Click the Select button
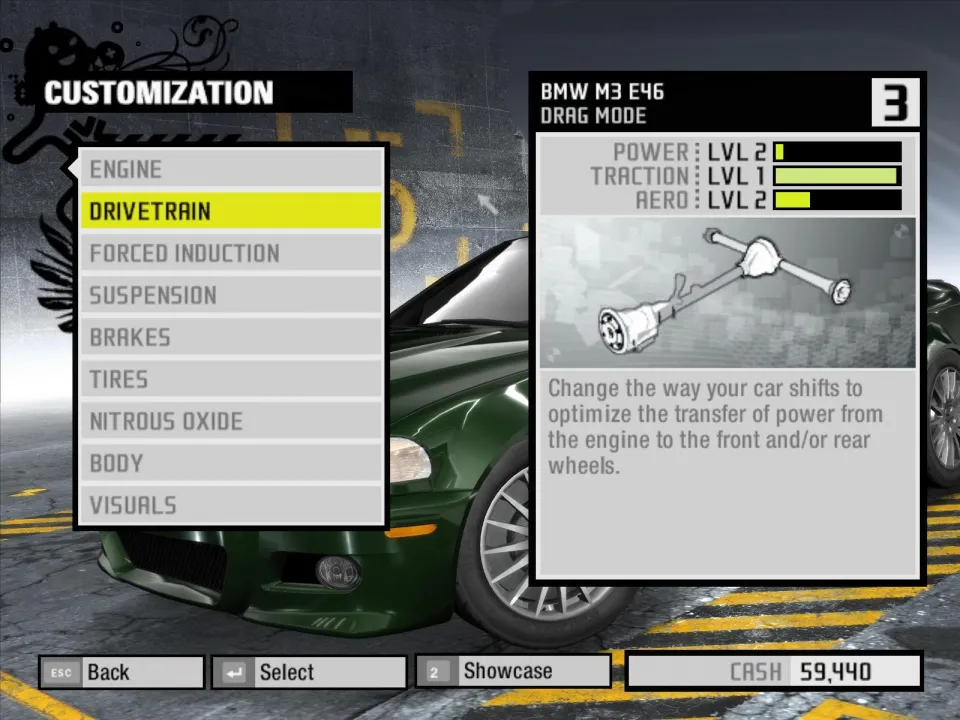 pyautogui.click(x=309, y=672)
